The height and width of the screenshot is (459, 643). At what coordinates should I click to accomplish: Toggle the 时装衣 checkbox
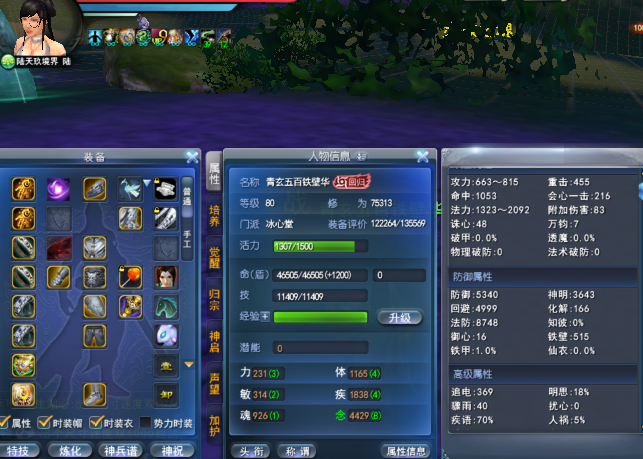point(98,422)
